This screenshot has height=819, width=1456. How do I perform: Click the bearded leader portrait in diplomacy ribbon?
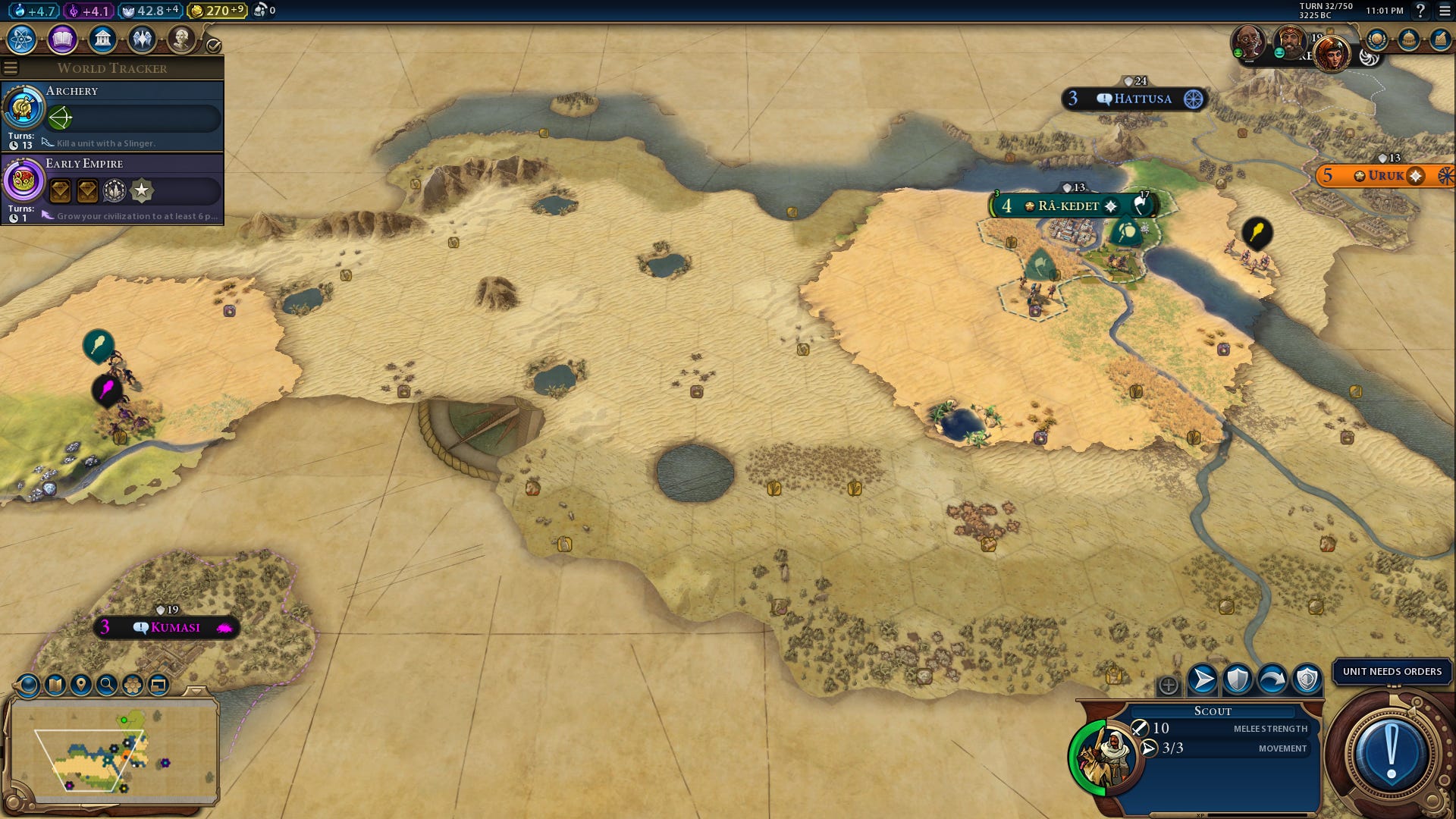click(1288, 41)
